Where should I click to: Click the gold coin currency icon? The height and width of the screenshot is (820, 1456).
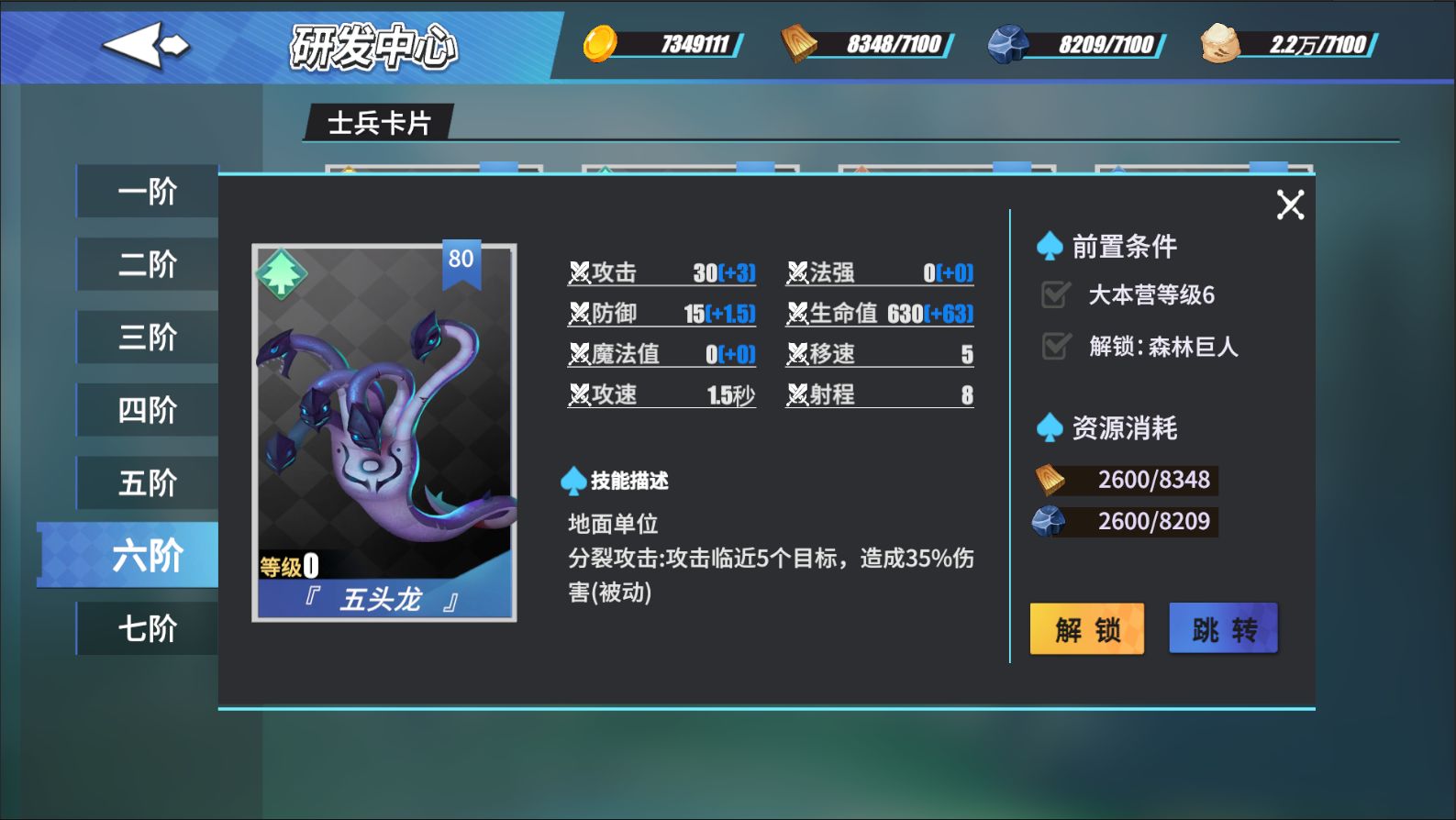601,42
